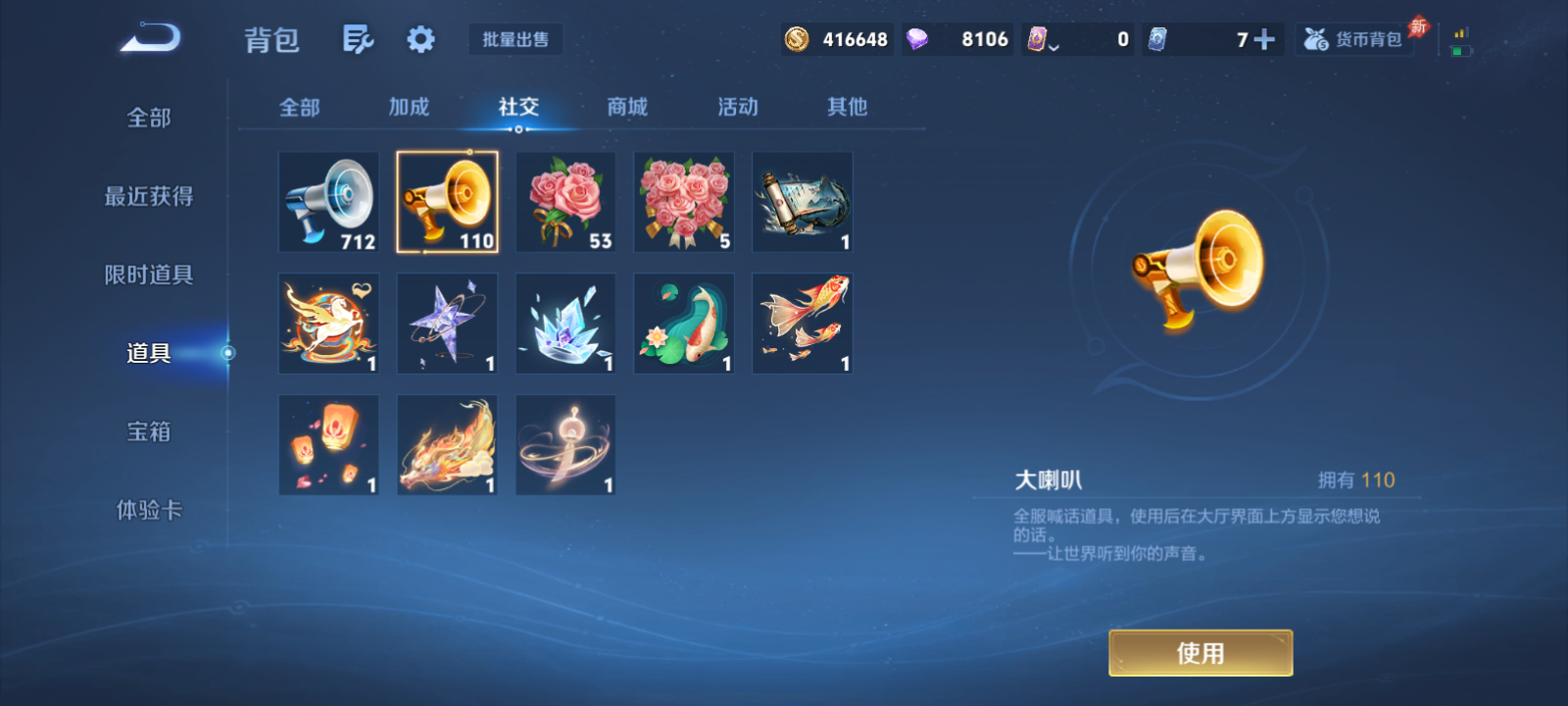Image resolution: width=1568 pixels, height=706 pixels.
Task: Select the pink flower bouquet with count 5
Action: coord(683,202)
